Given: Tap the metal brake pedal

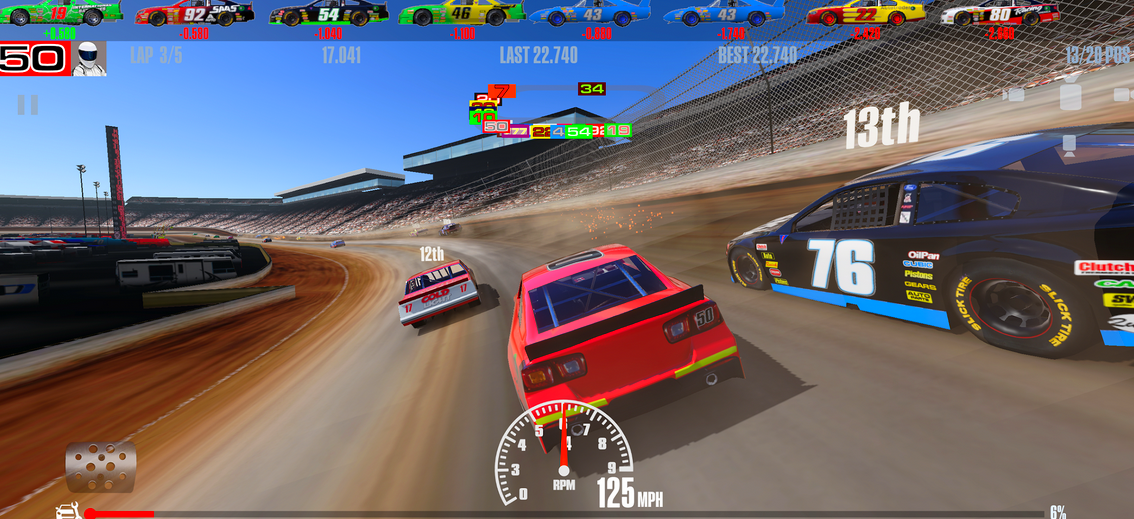Looking at the screenshot, I should [x=100, y=466].
